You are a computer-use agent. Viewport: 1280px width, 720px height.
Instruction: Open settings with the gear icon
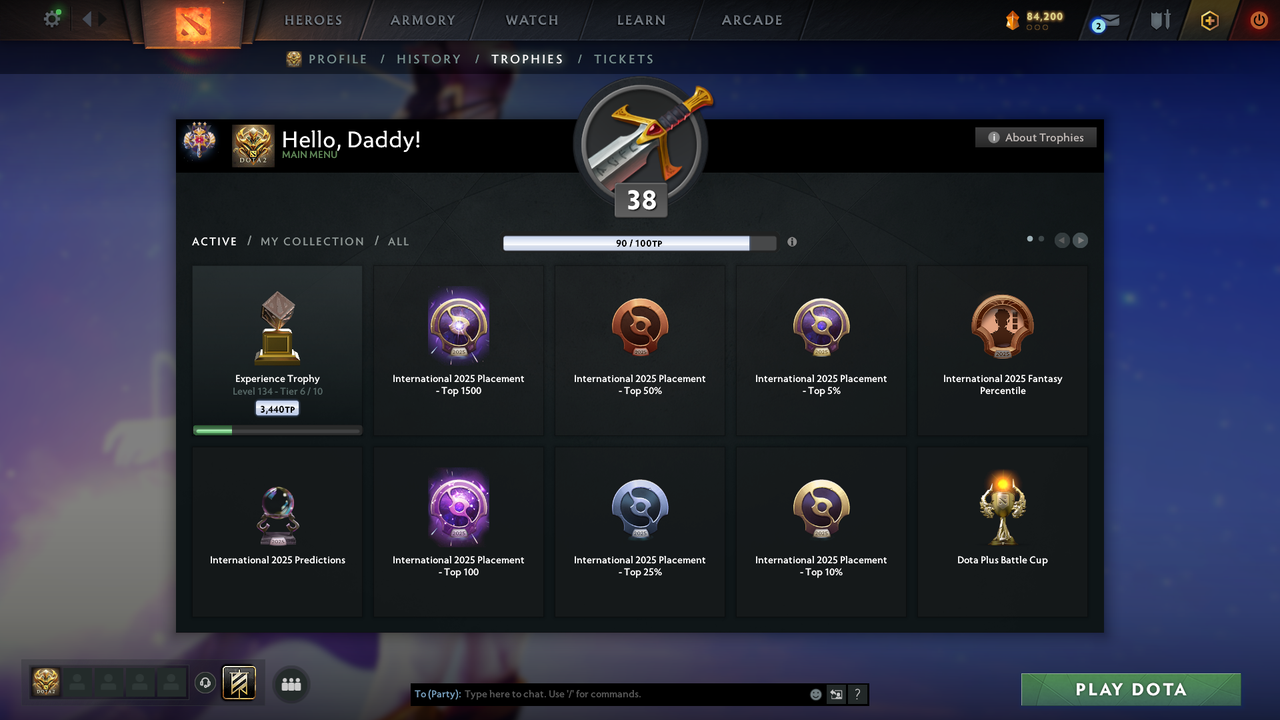(52, 18)
